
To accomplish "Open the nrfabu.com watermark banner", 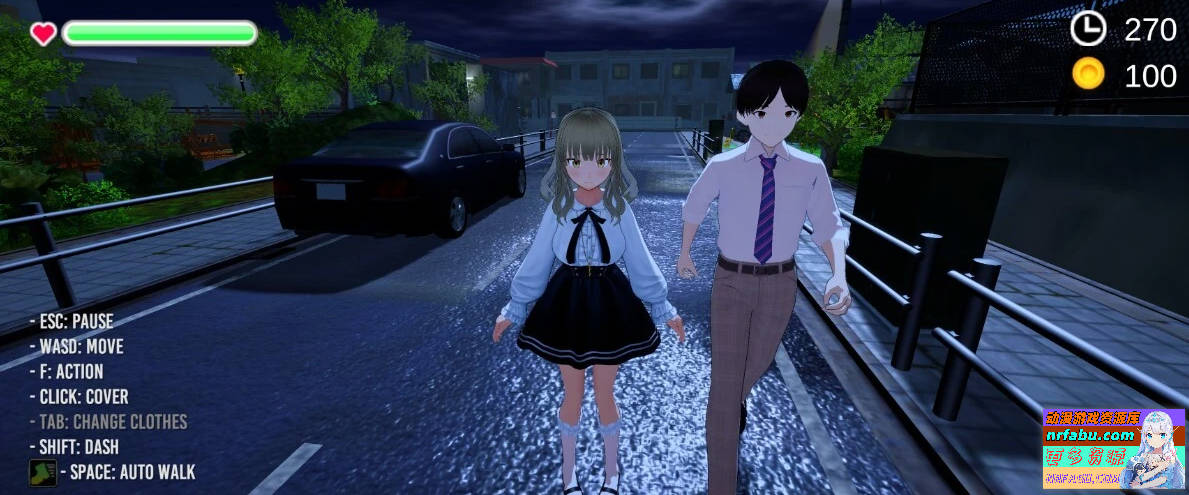I will coord(1113,448).
